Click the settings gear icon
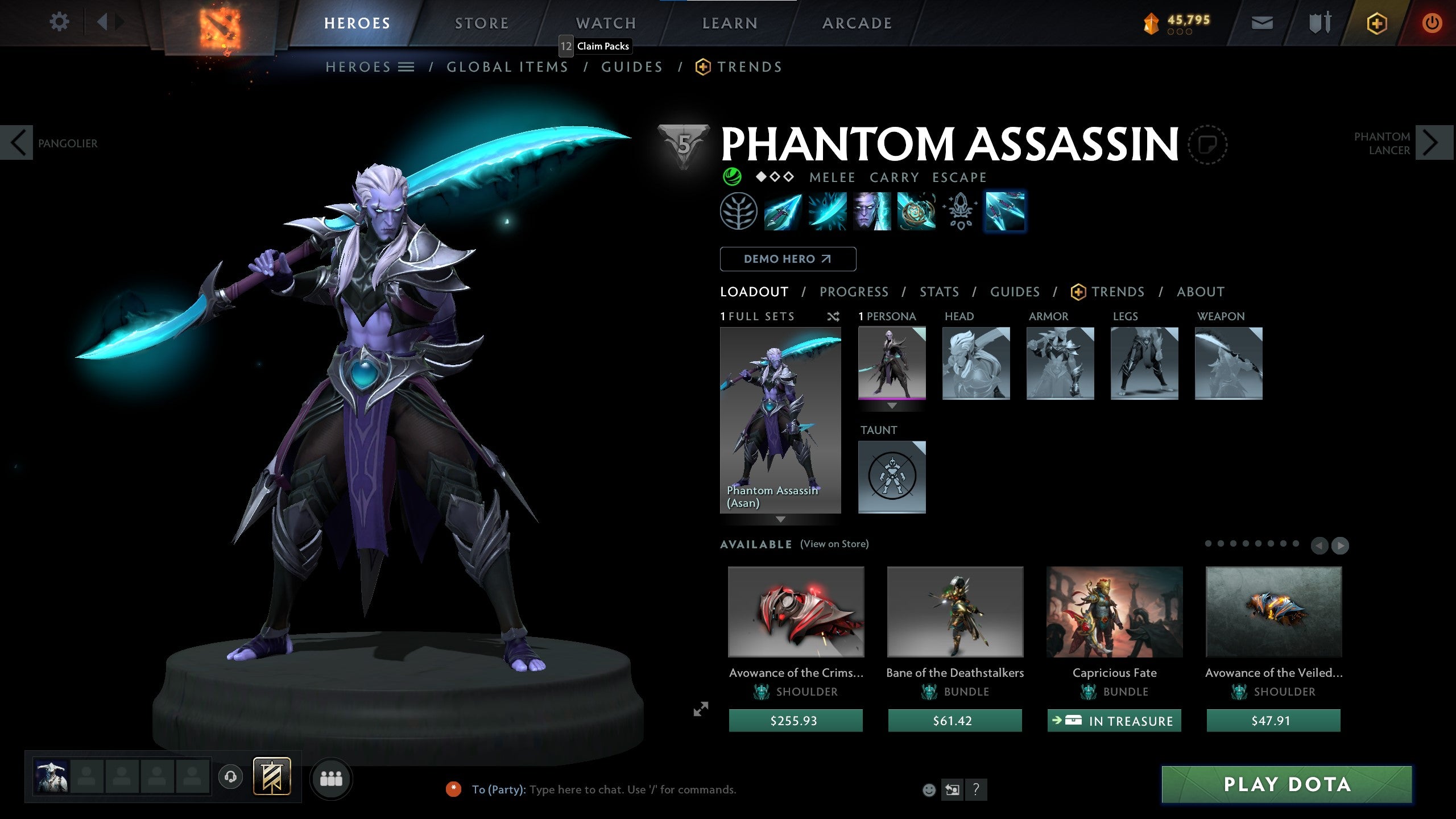The image size is (1456, 819). pyautogui.click(x=59, y=22)
